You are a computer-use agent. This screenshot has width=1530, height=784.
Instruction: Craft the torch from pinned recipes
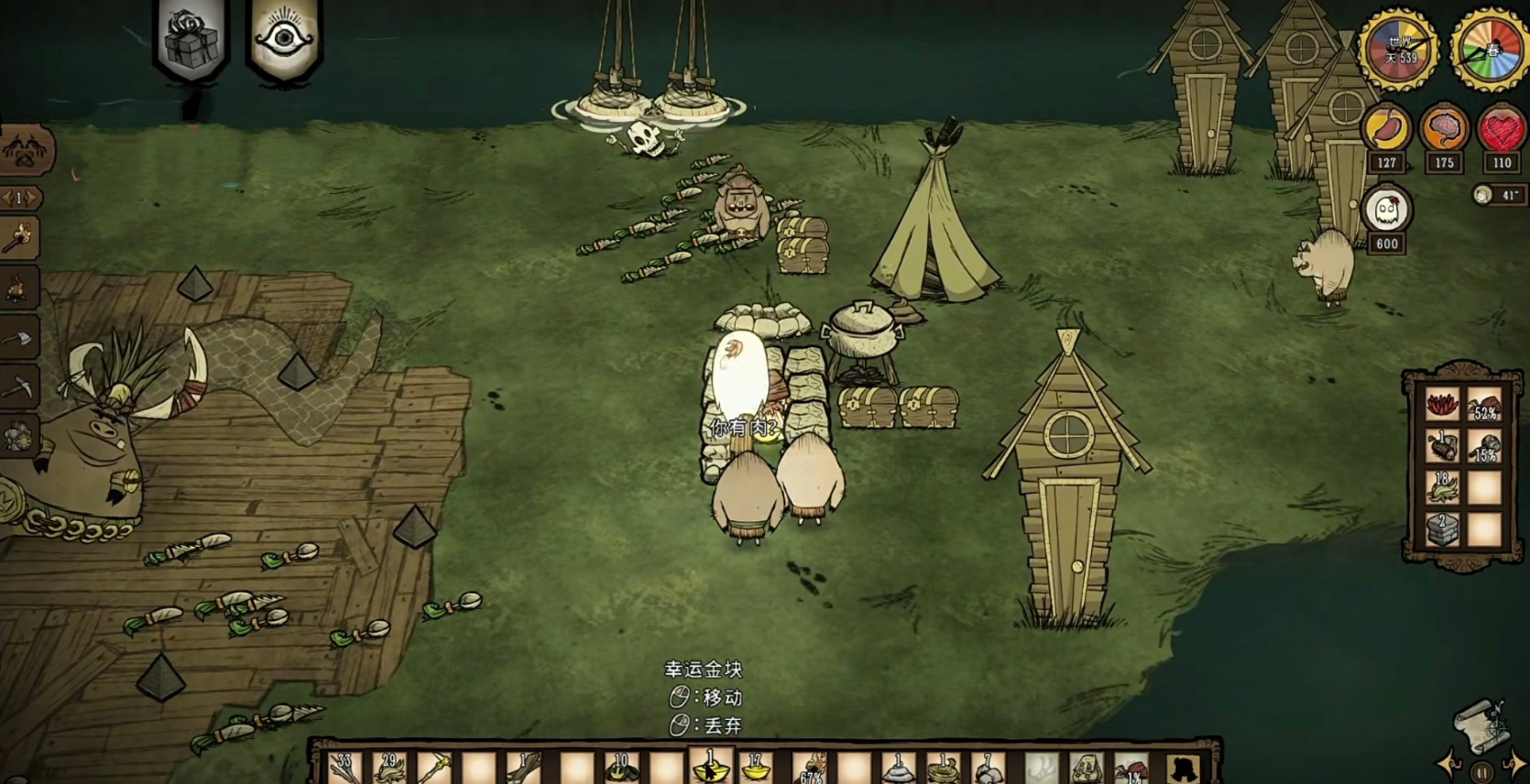(19, 240)
